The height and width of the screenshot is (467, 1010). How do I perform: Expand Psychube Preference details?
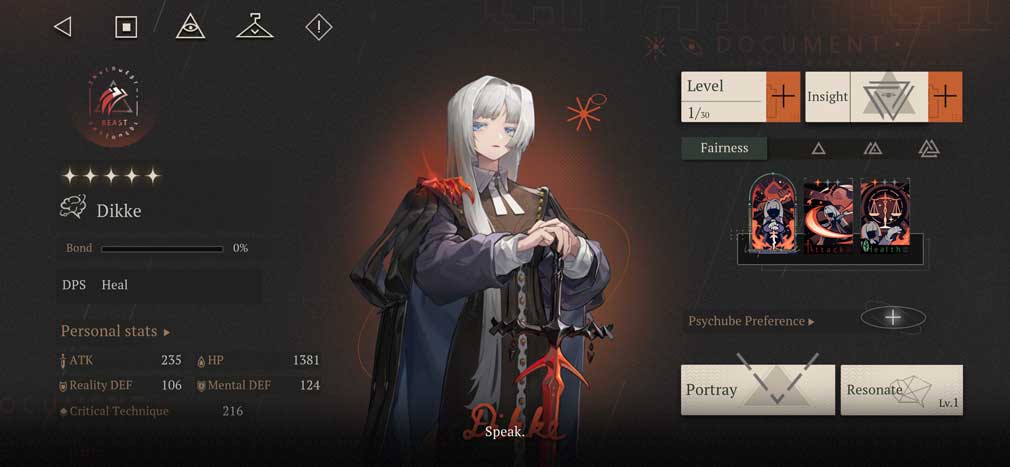click(751, 321)
